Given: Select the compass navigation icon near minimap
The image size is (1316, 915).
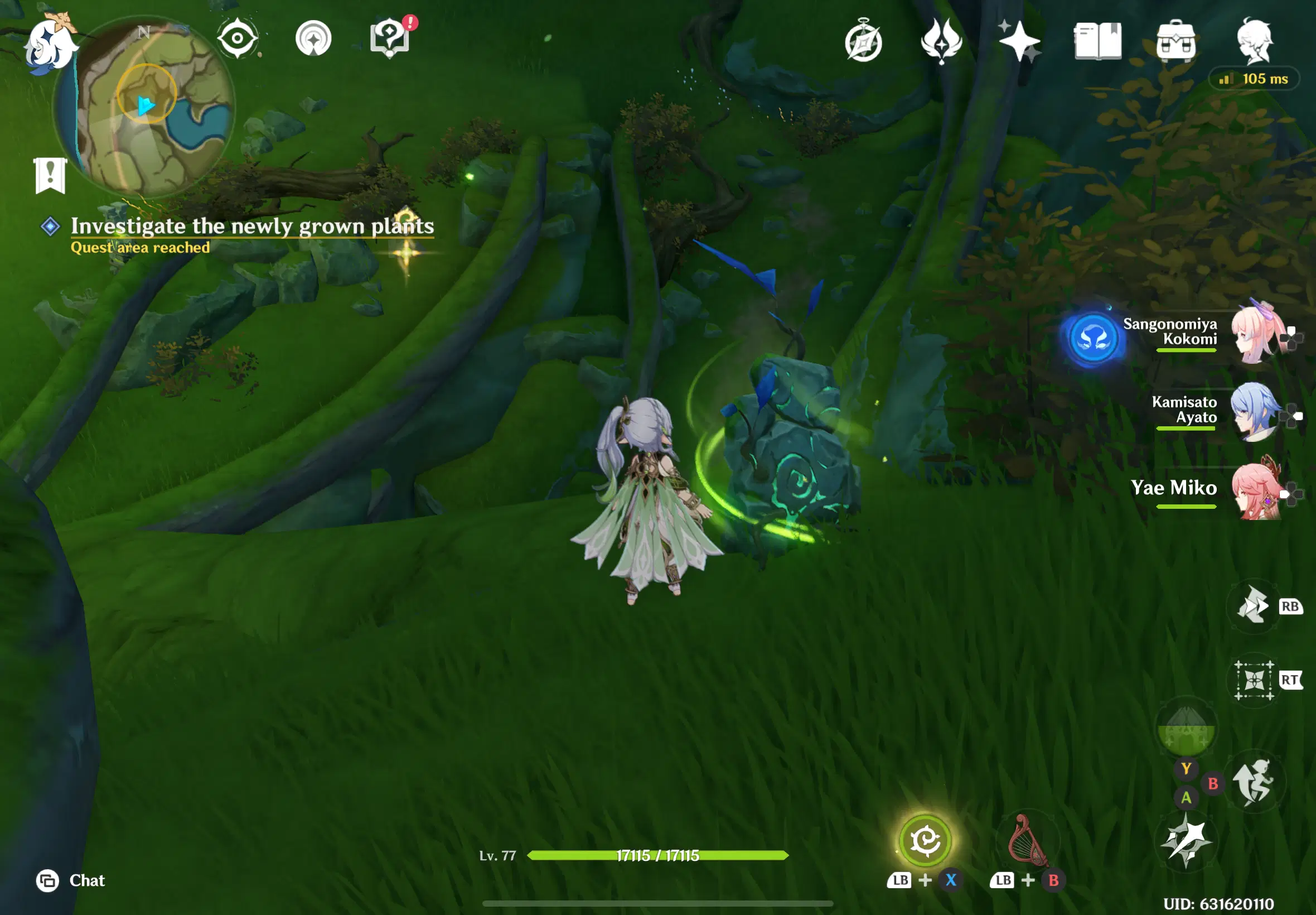Looking at the screenshot, I should pyautogui.click(x=236, y=37).
